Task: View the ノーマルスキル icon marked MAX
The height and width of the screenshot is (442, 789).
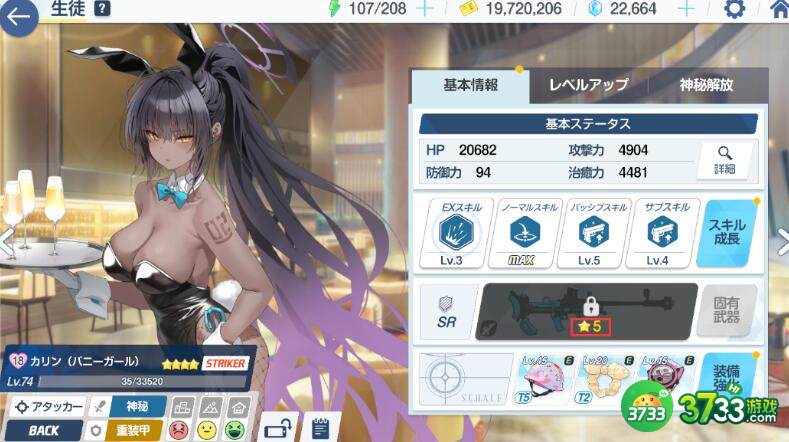Action: pyautogui.click(x=519, y=232)
